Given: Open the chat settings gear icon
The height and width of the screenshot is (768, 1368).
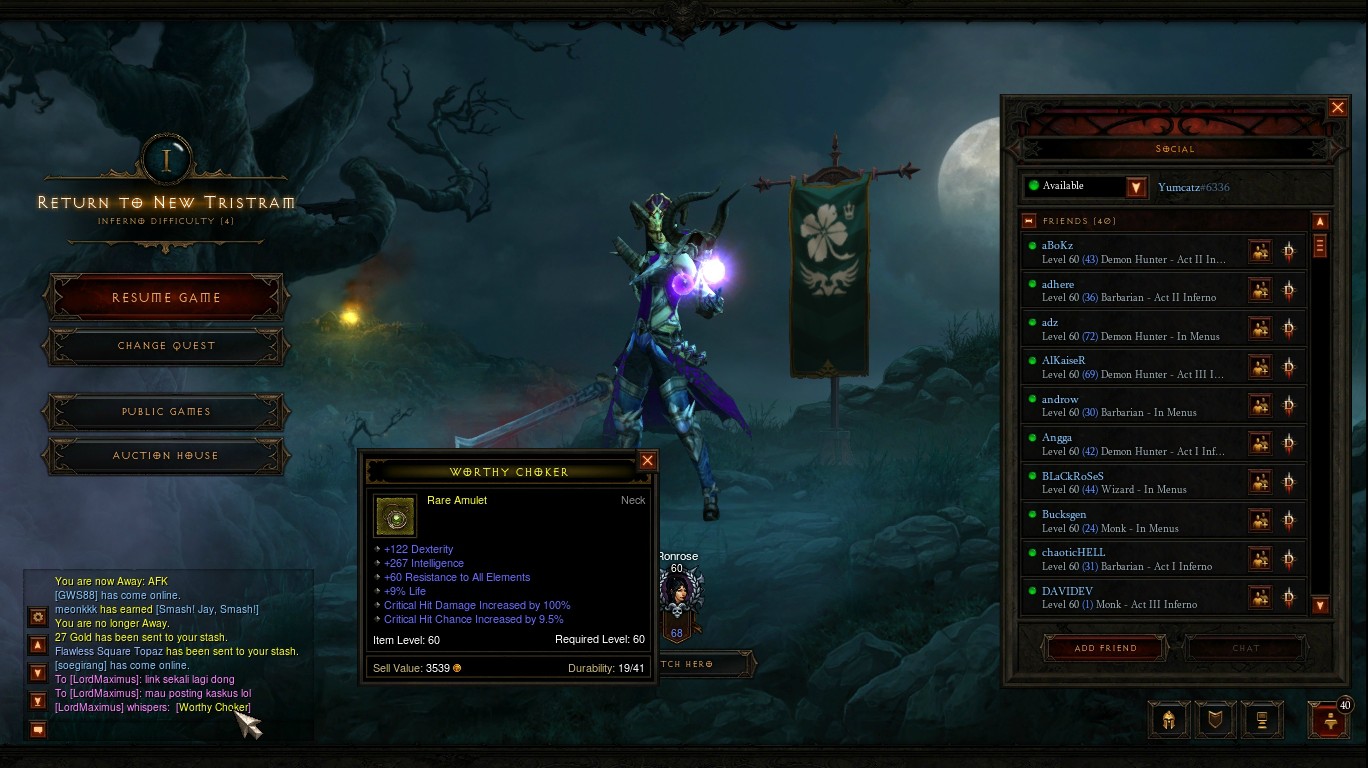Looking at the screenshot, I should 37,618.
